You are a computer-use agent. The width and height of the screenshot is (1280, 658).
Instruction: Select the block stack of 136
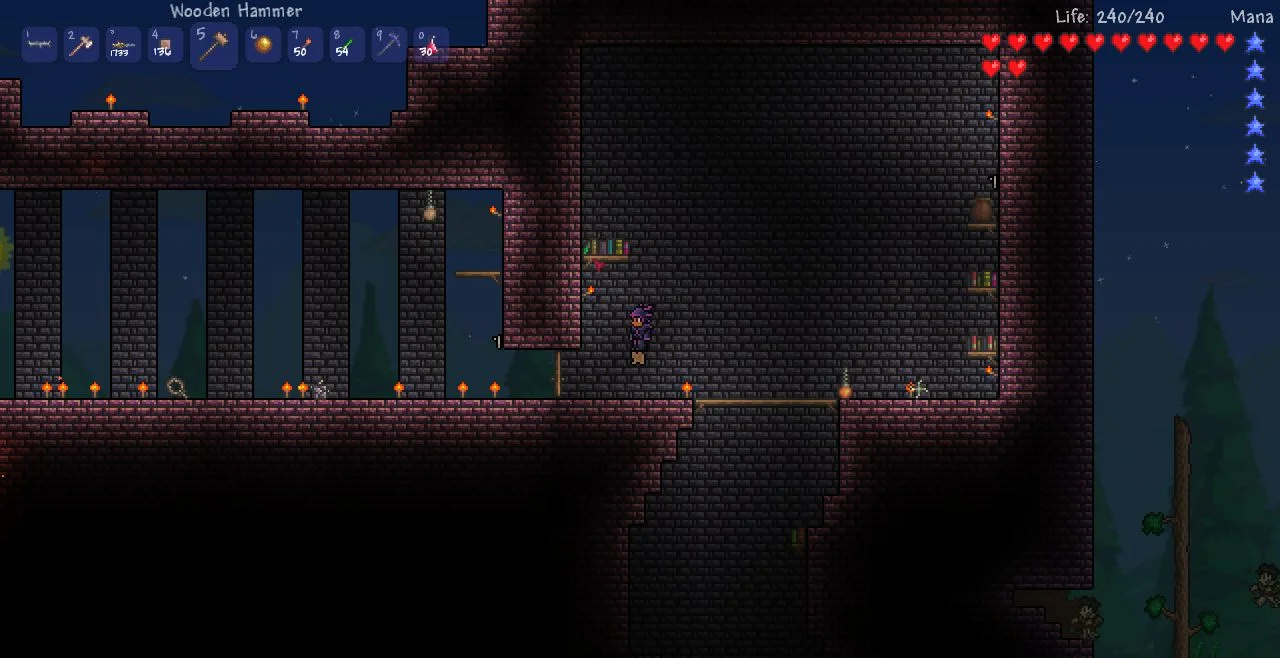pyautogui.click(x=165, y=45)
